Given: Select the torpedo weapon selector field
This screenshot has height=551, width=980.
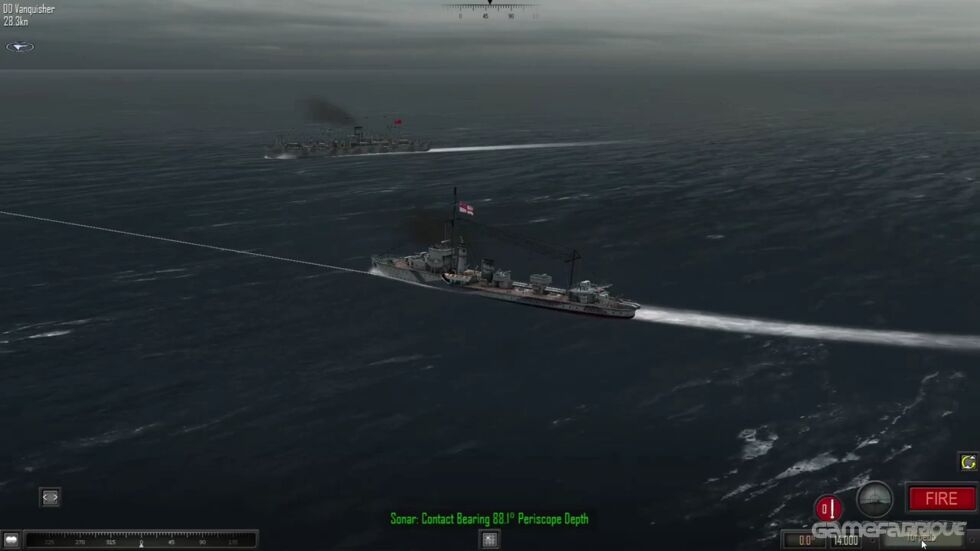Looking at the screenshot, I should pos(920,540).
